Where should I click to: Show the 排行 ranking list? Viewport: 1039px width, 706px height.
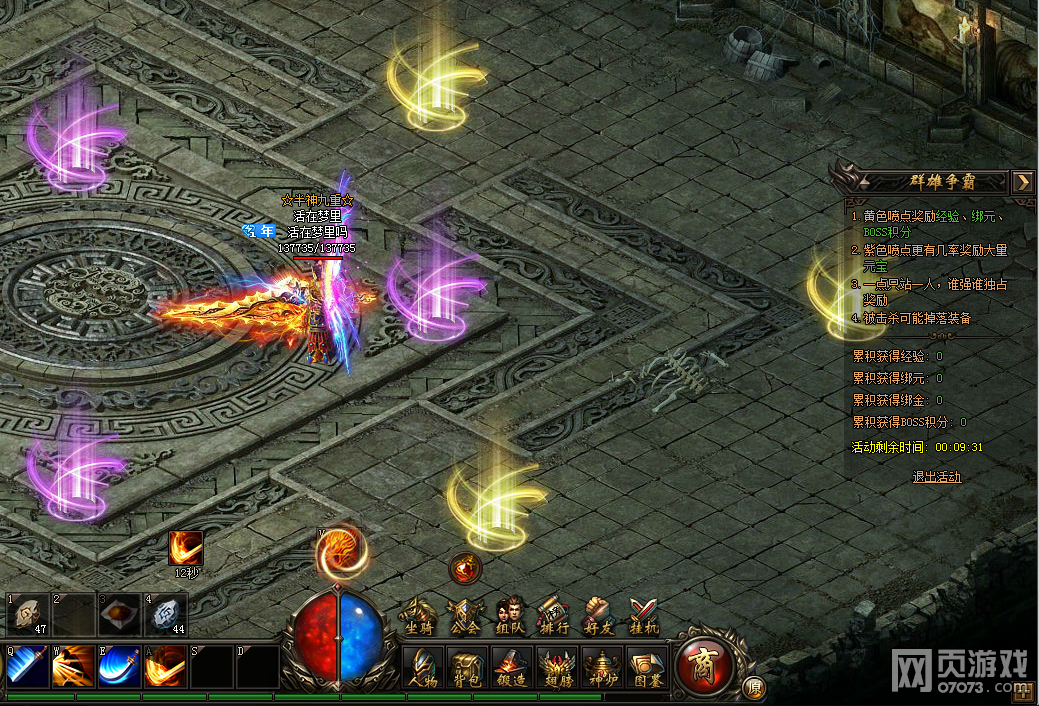tap(553, 616)
